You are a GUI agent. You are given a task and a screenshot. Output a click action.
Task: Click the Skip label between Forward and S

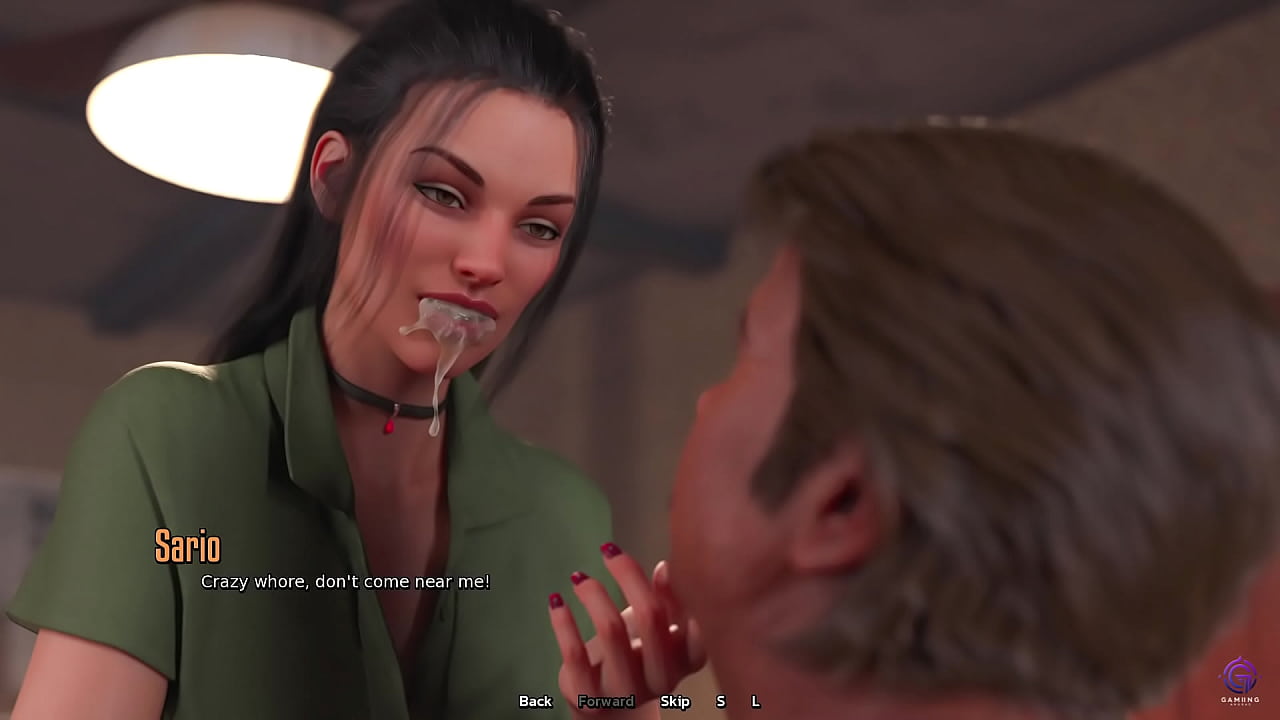[676, 702]
